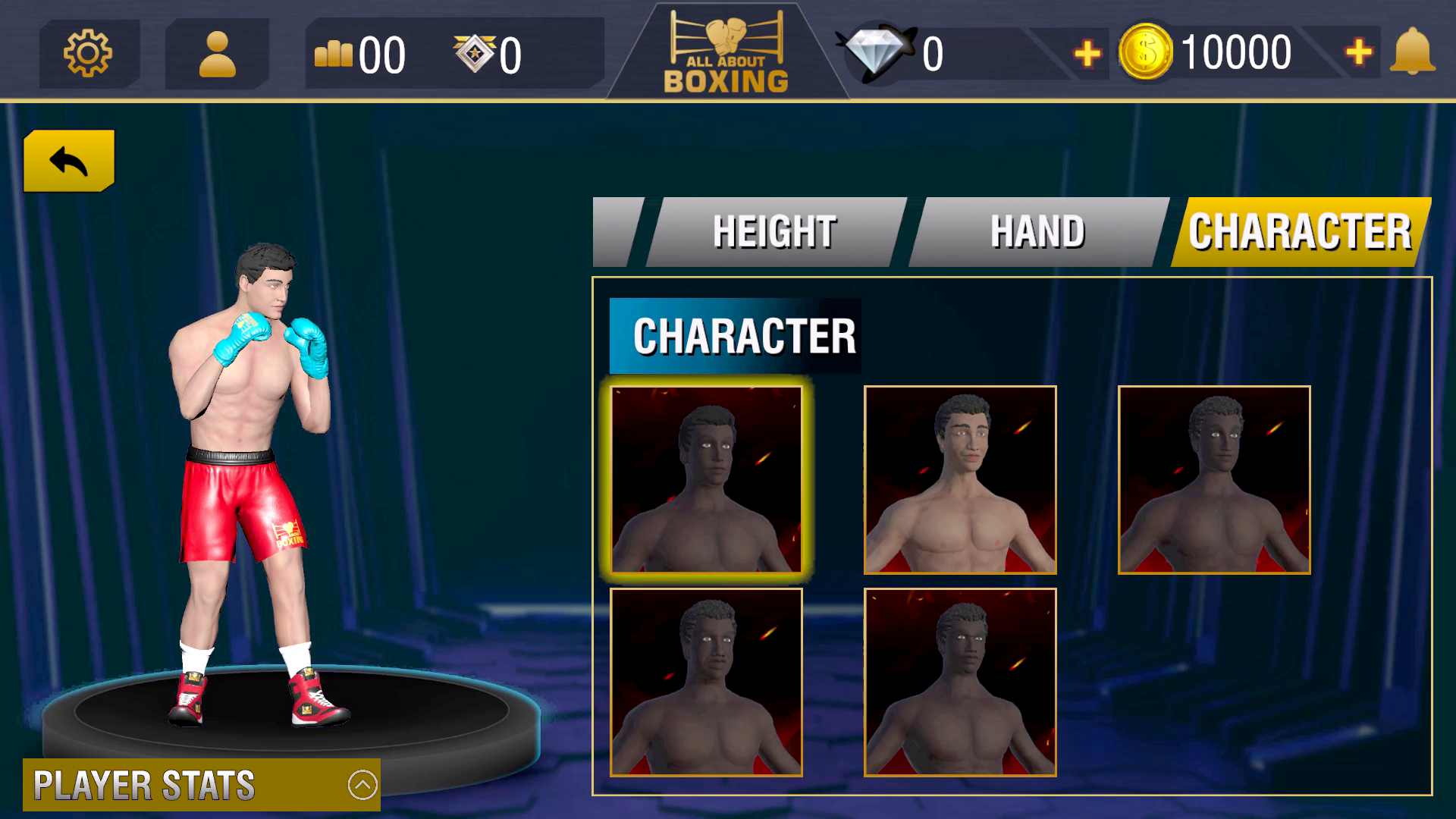Open the player profile icon

coord(217,53)
